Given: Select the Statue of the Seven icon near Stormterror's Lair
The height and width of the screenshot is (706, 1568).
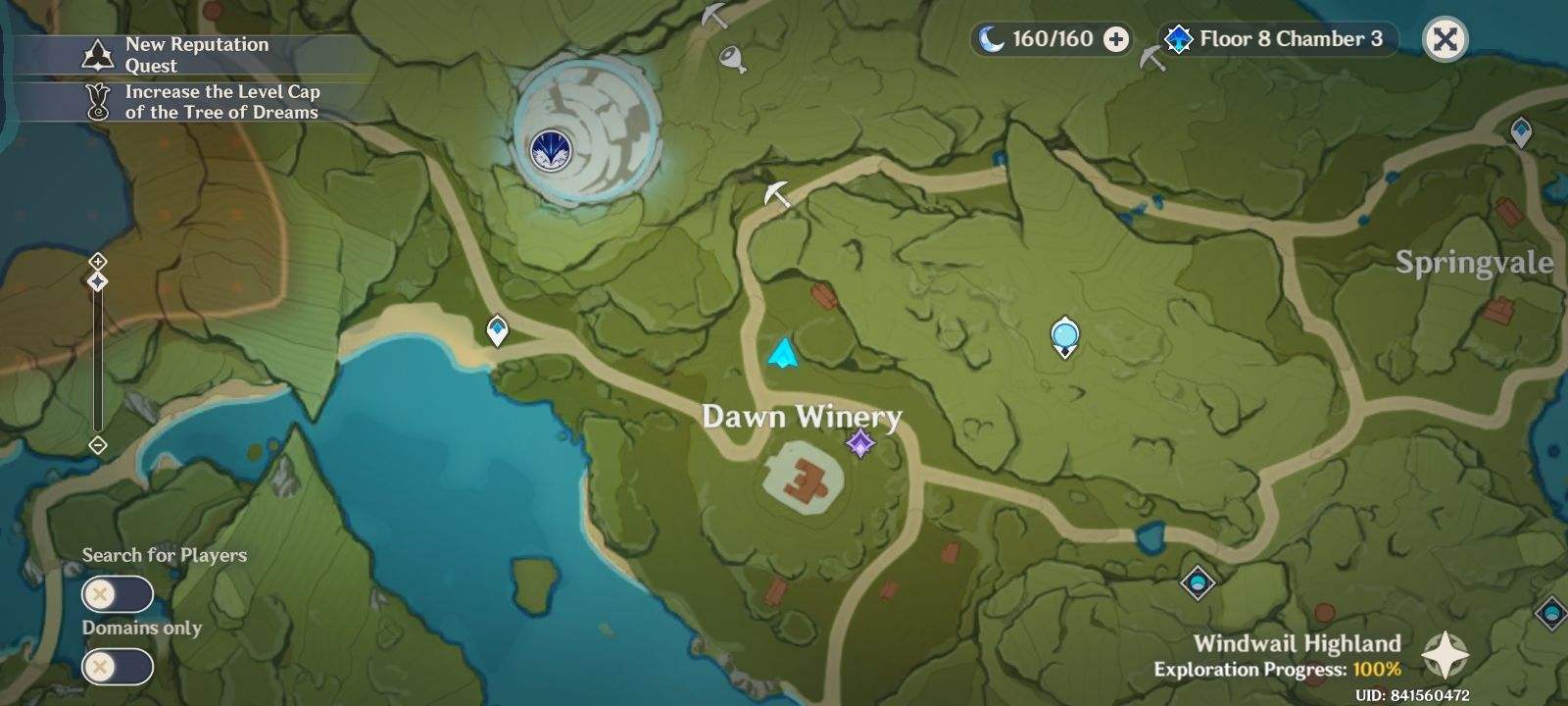Looking at the screenshot, I should click(x=552, y=145).
